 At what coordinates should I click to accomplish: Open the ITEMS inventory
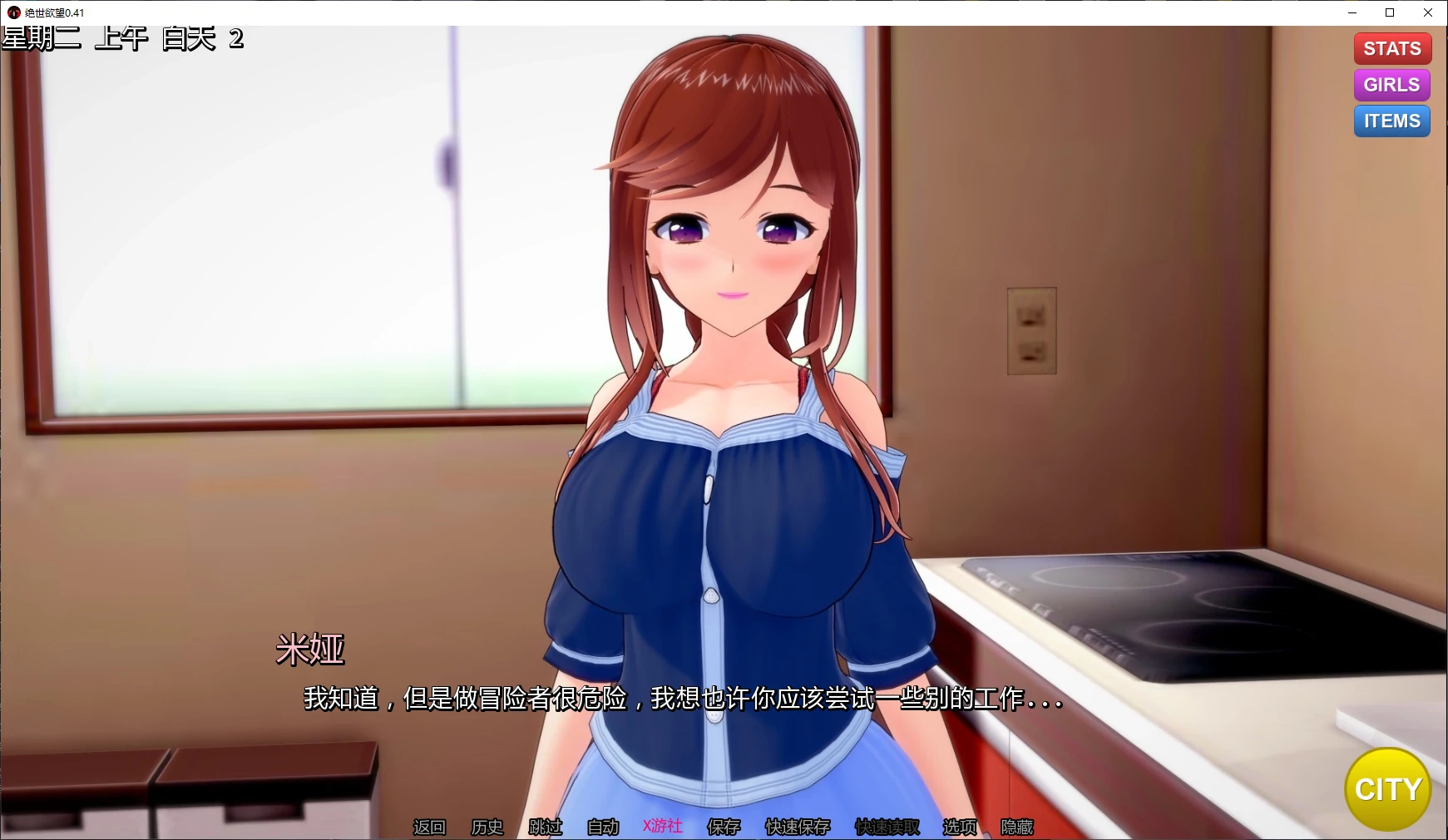tap(1391, 121)
